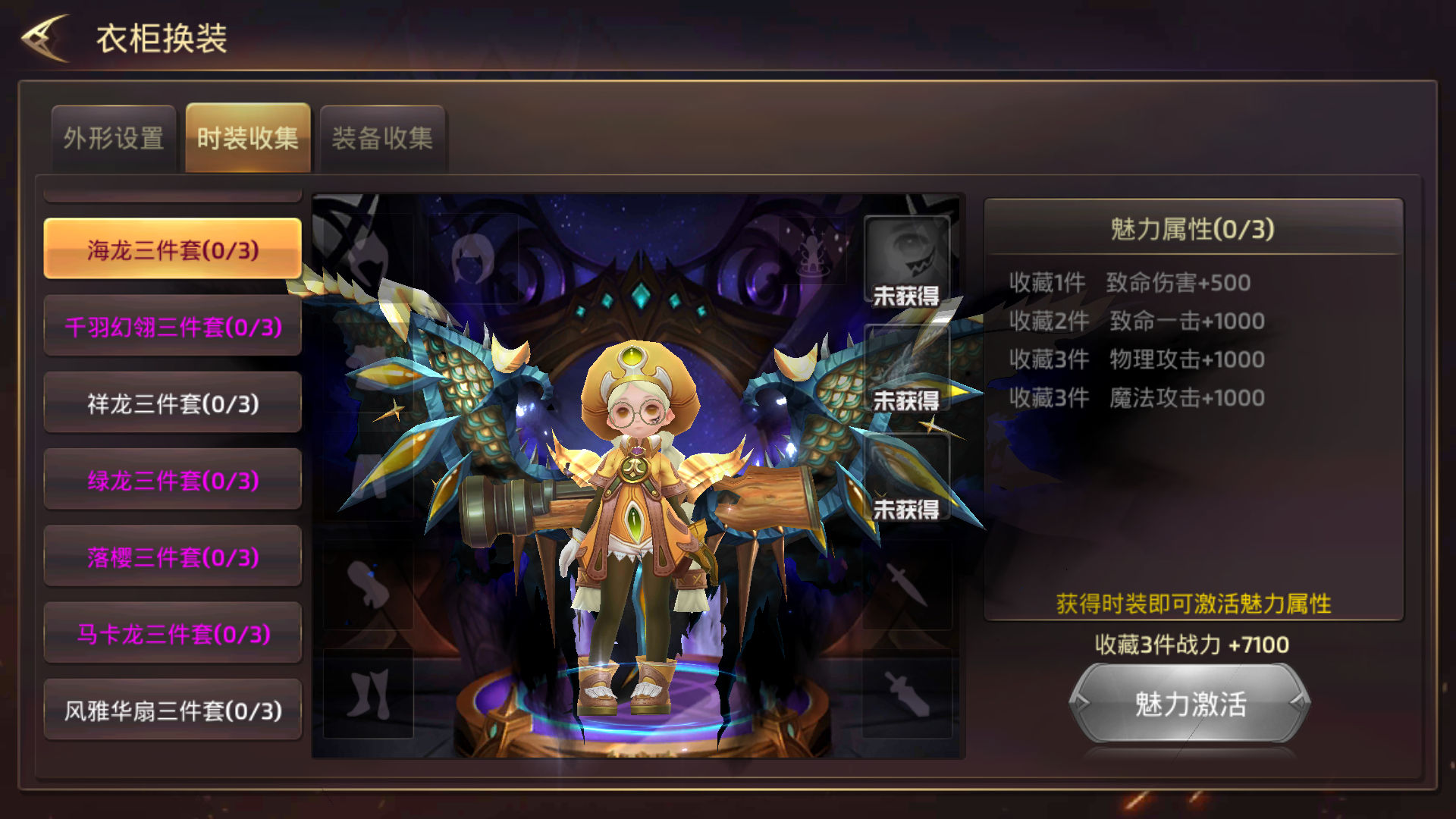Select the 祥龙三件套 entry
Screen dimensions: 1456x819
pos(173,403)
